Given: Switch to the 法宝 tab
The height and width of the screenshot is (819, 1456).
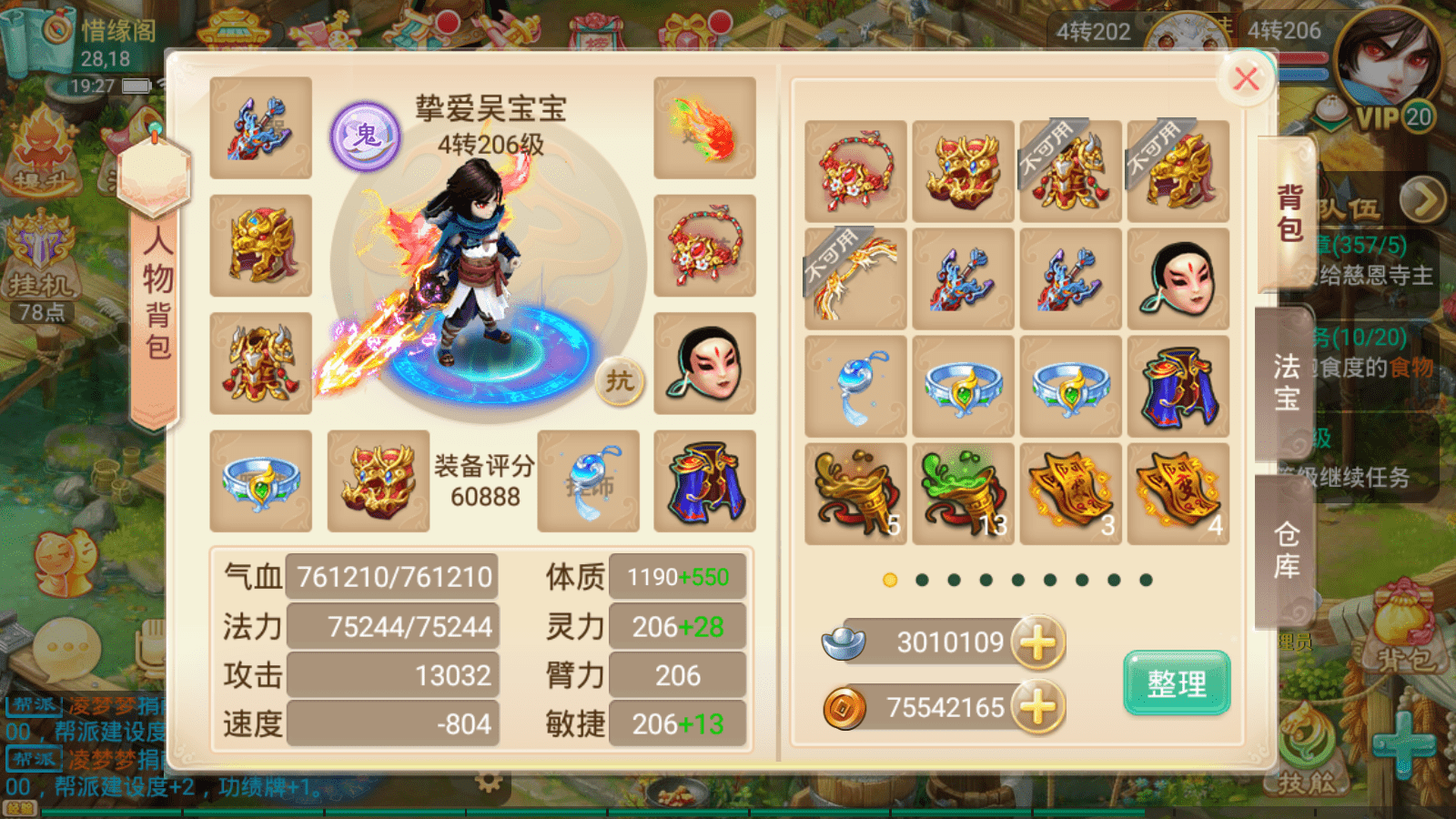Looking at the screenshot, I should [x=1286, y=382].
